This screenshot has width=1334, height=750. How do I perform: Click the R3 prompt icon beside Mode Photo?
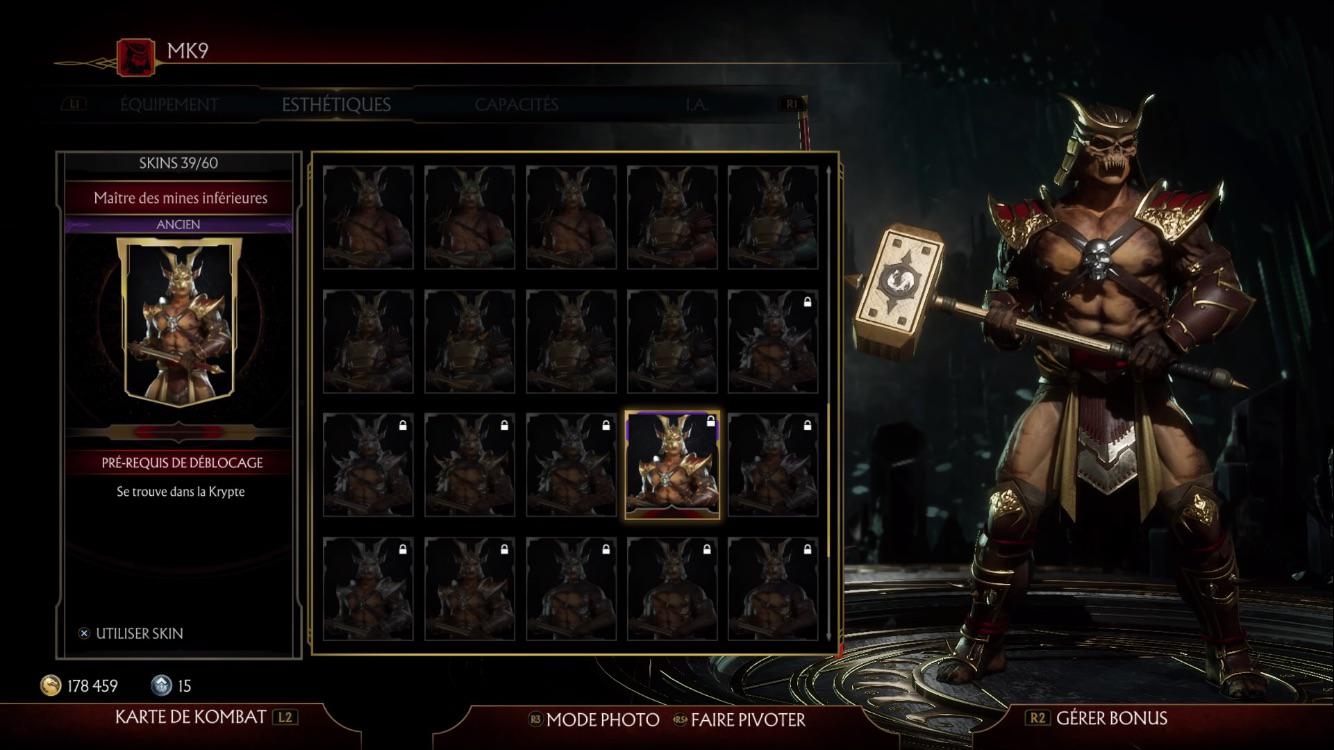point(537,719)
